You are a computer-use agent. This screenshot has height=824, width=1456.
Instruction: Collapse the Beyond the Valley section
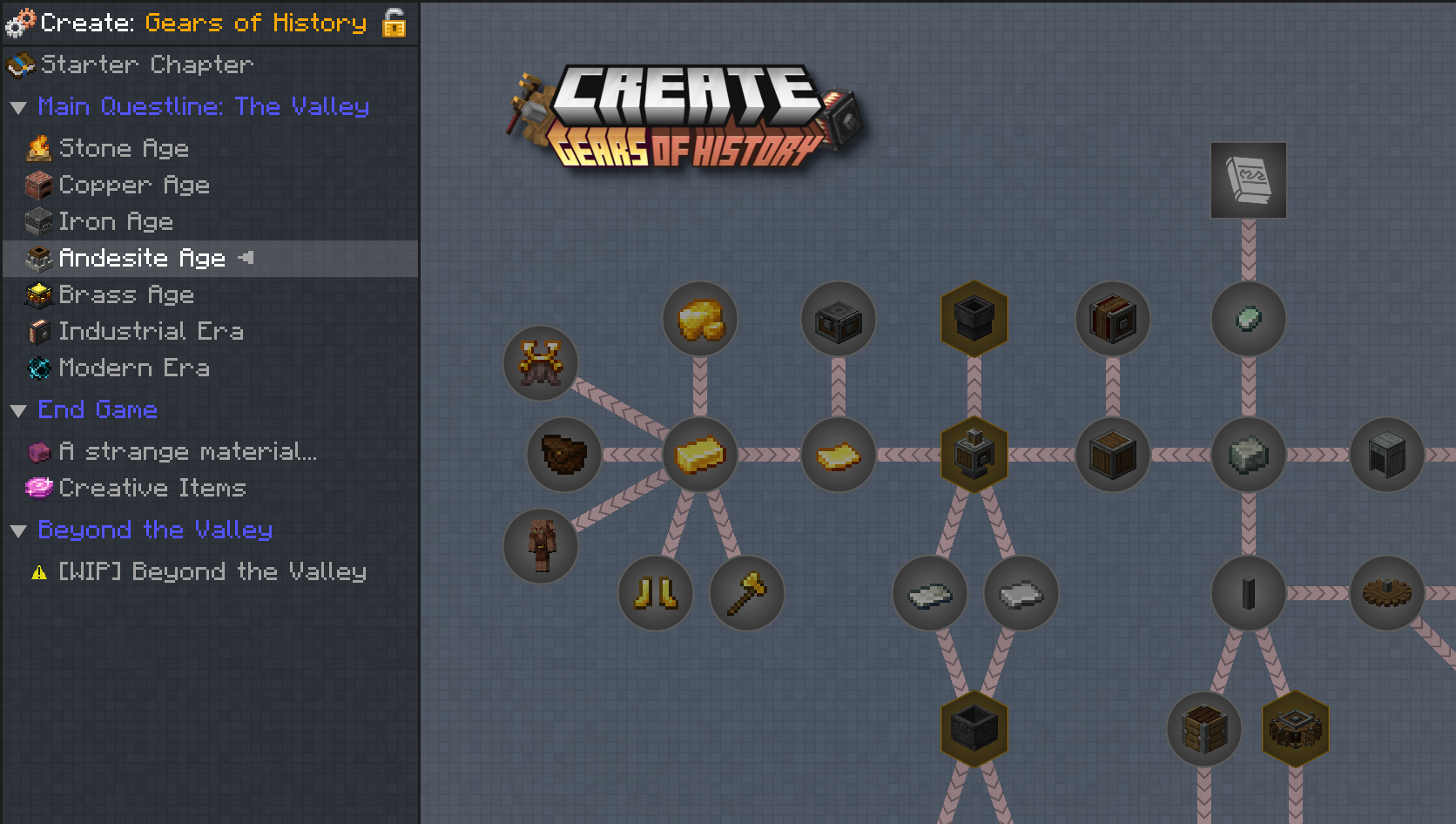pyautogui.click(x=19, y=530)
